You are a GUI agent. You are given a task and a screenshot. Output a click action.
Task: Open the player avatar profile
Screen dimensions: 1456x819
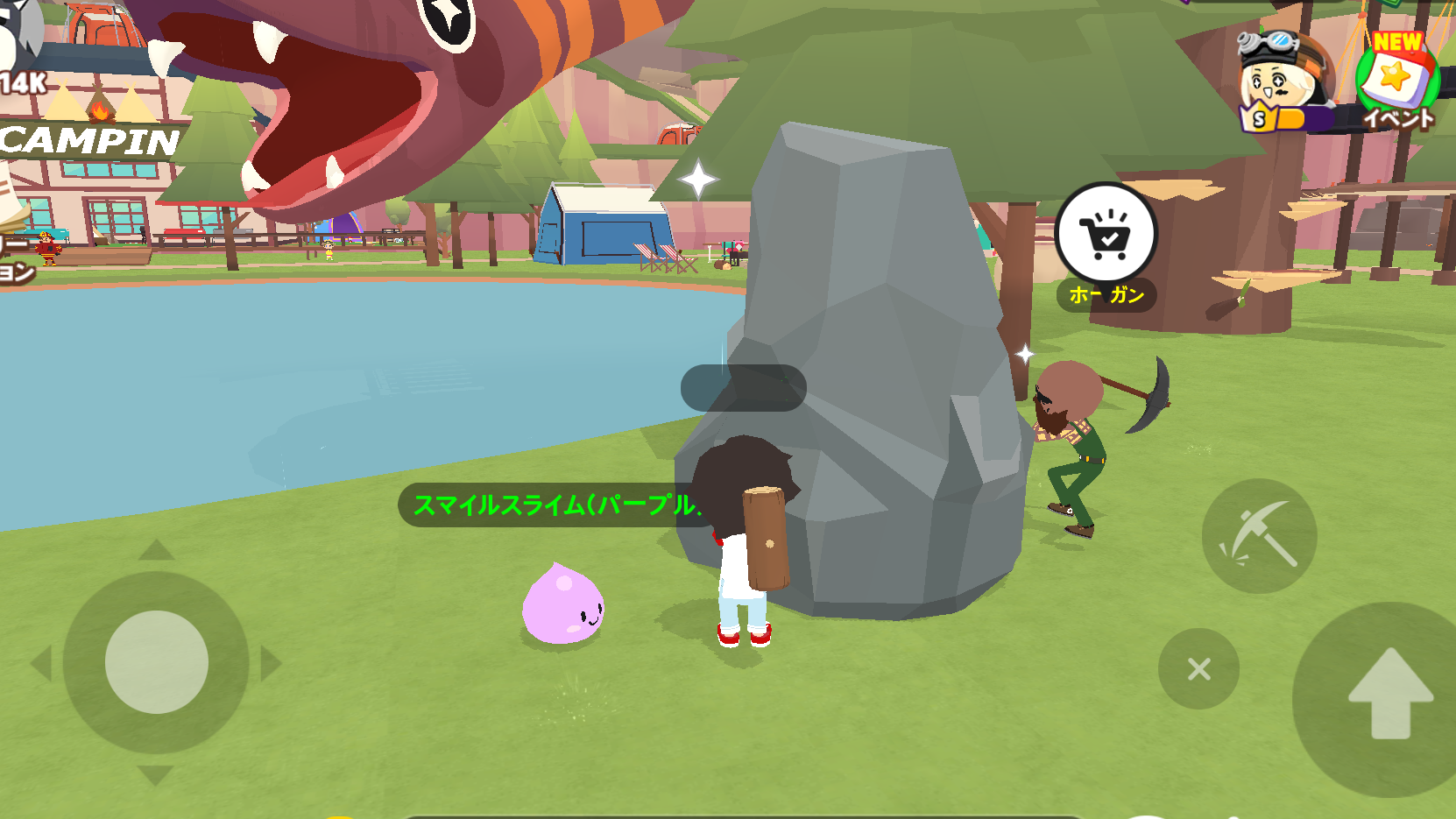point(1276,82)
